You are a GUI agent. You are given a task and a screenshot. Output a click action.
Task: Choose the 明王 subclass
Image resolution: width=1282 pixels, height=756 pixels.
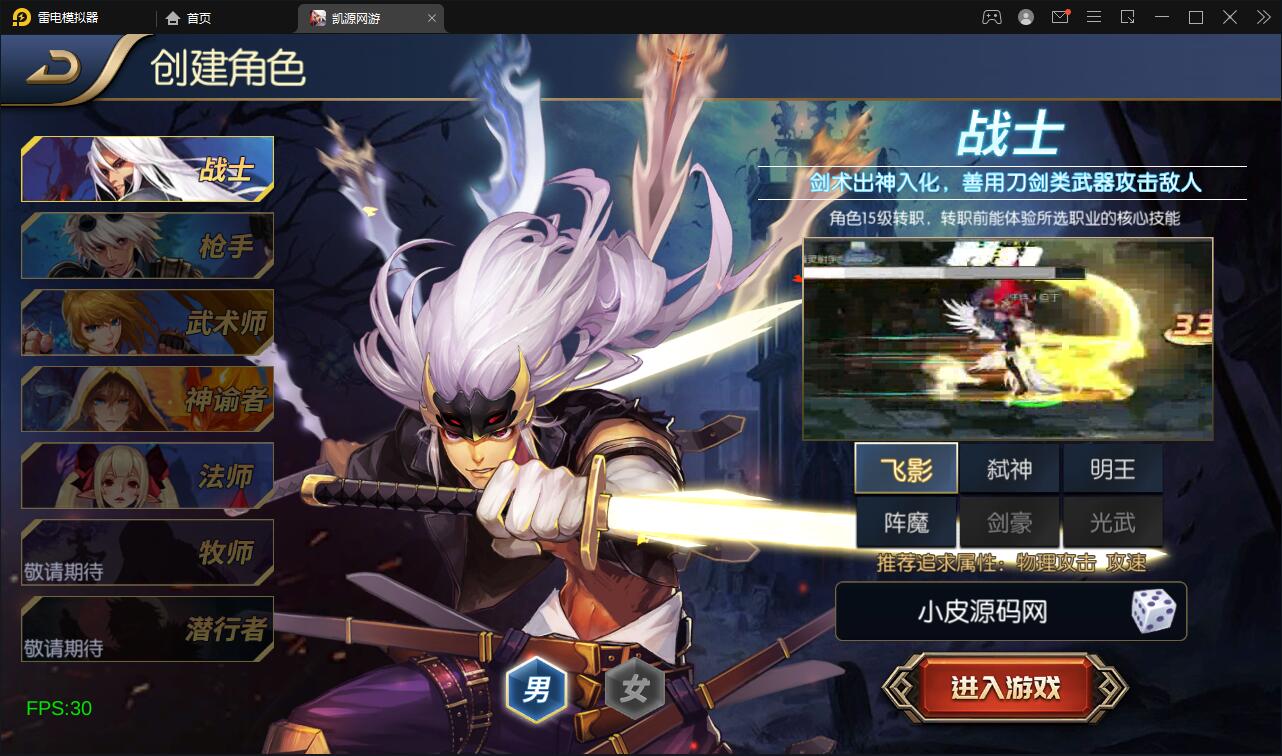[1113, 467]
